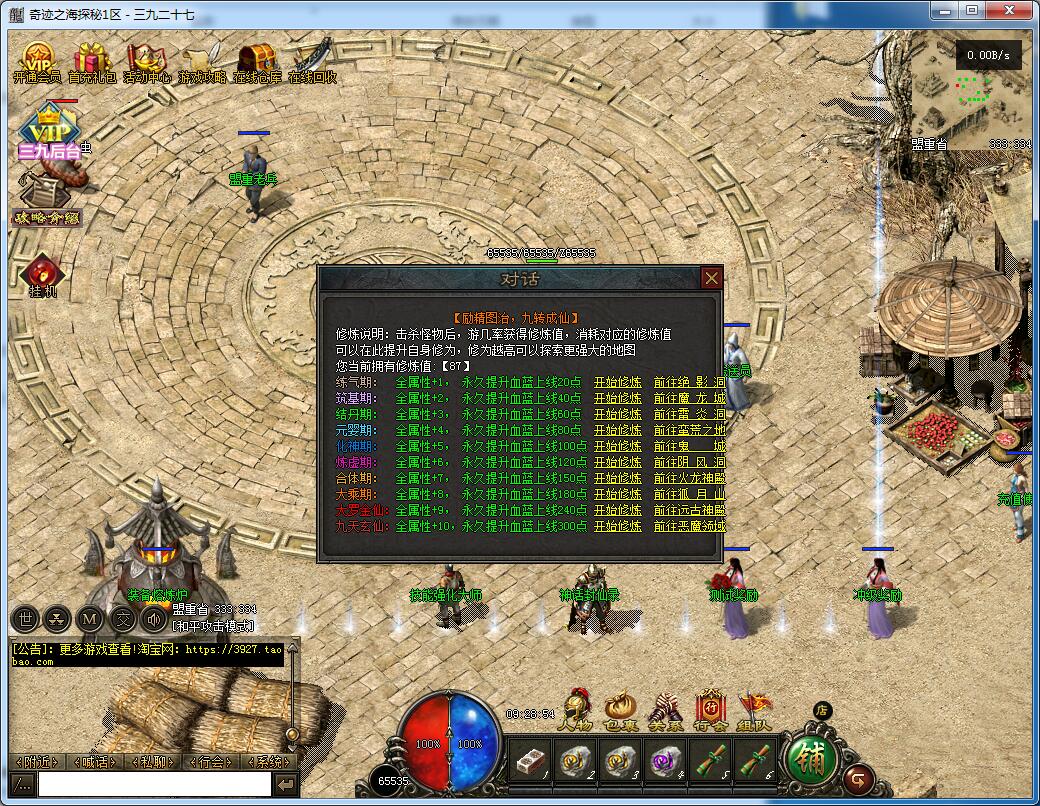This screenshot has height=806, width=1040.
Task: Open the 开通会员 VIP icon
Action: [x=37, y=63]
